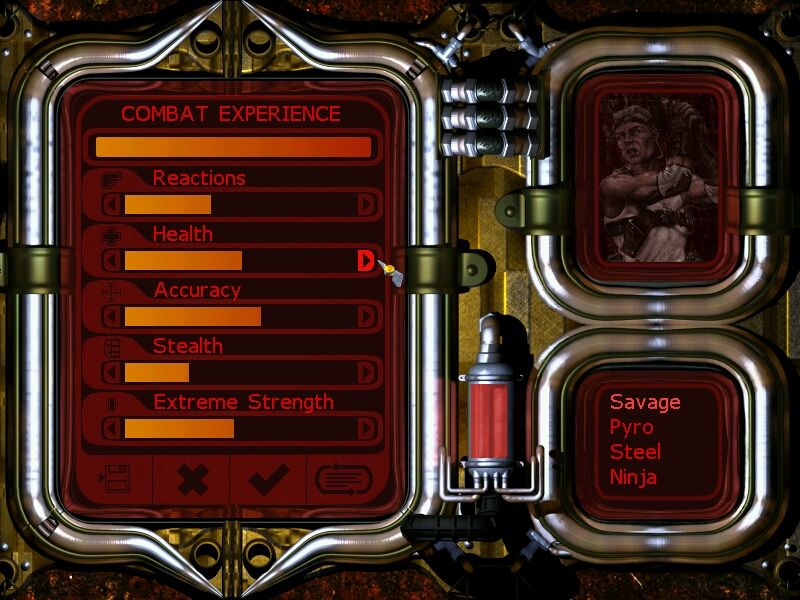This screenshot has width=800, height=600.
Task: Confirm with the checkmark button
Action: [269, 480]
